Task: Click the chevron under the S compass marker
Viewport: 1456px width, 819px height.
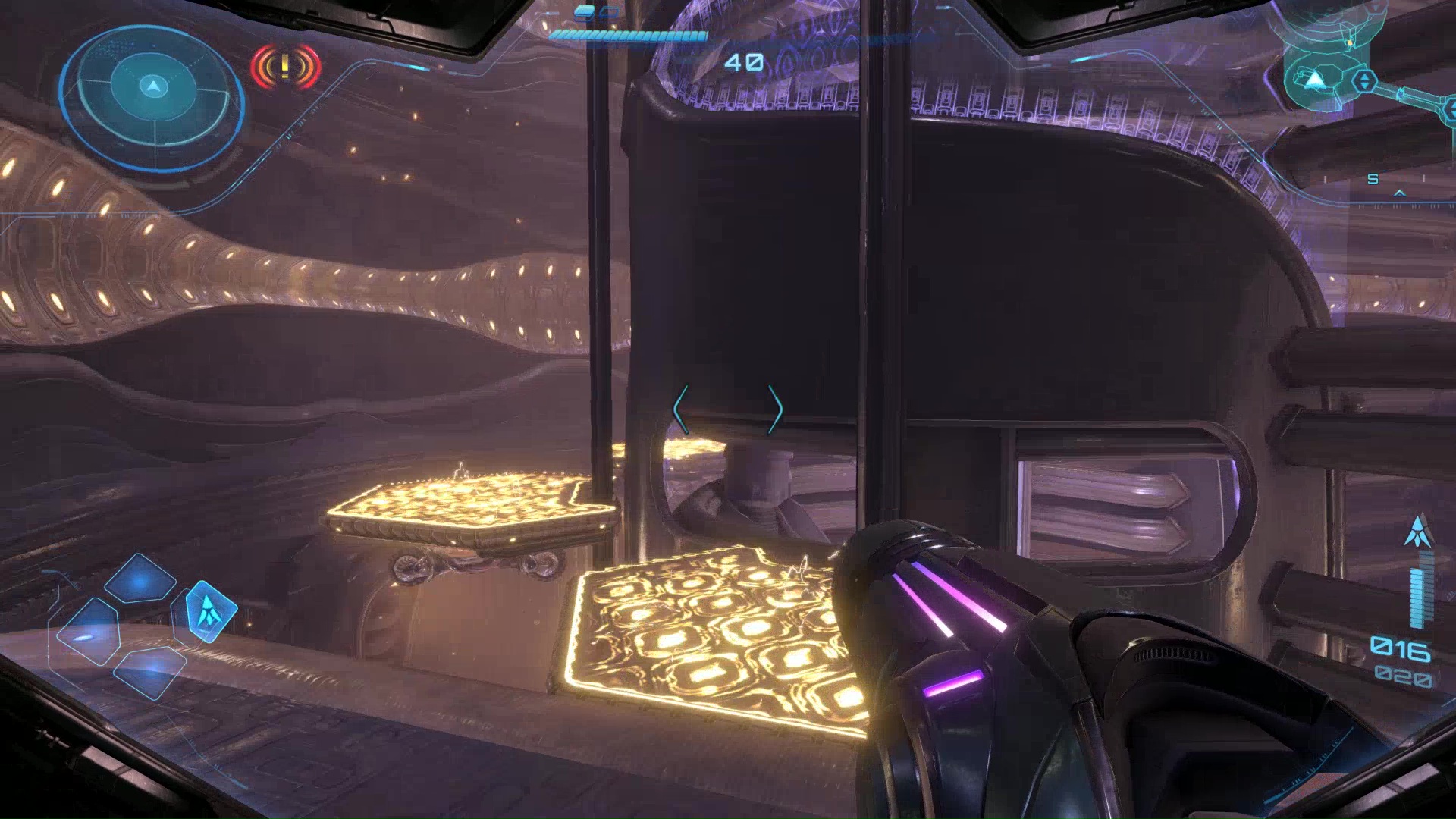Action: [1400, 193]
